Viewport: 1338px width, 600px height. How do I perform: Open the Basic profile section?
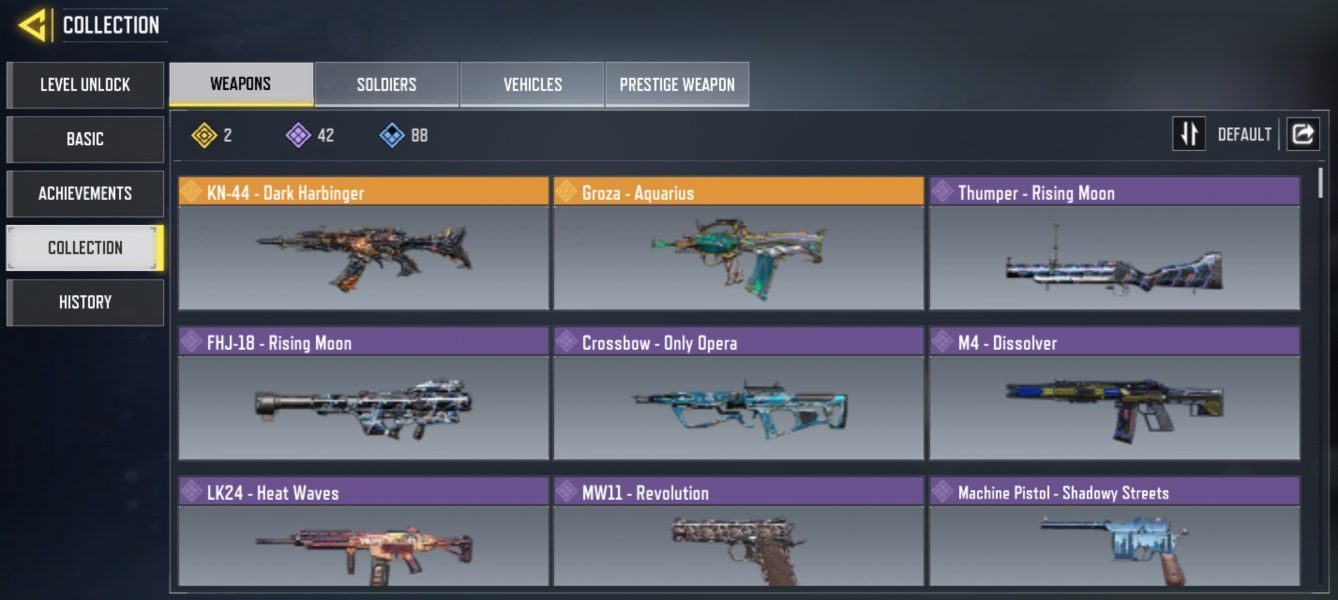pos(85,139)
